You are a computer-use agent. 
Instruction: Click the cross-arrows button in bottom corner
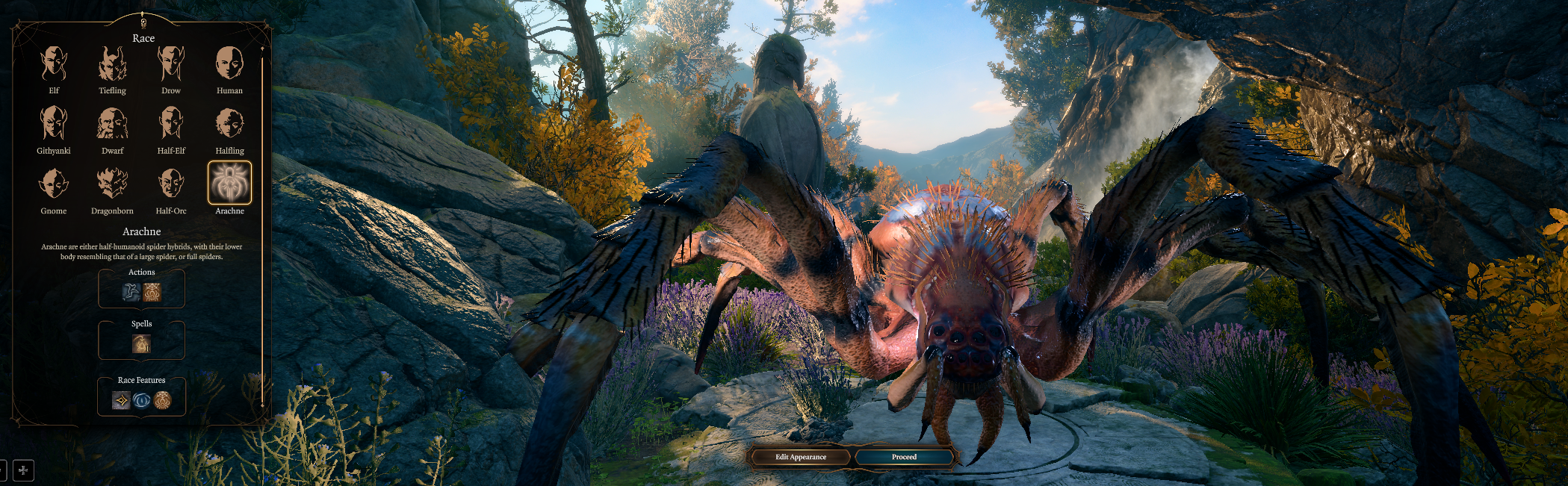[23, 470]
